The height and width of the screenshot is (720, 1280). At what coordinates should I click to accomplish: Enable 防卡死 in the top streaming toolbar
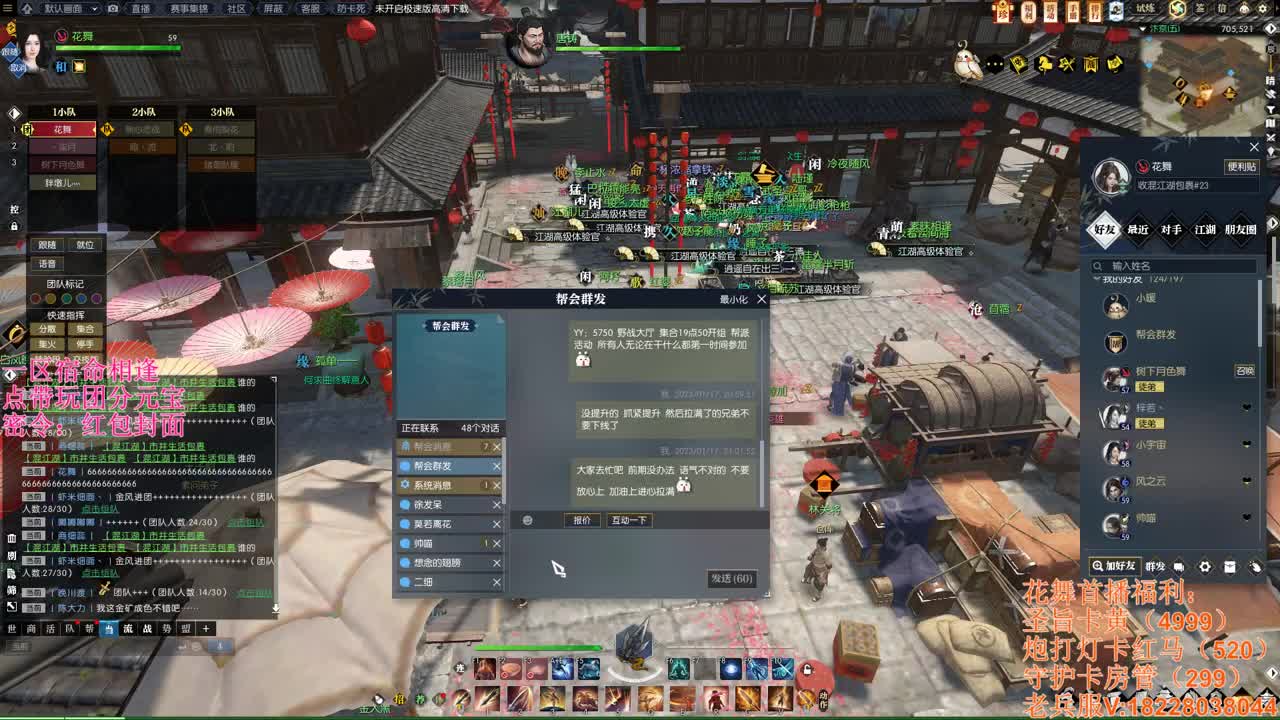coord(352,9)
